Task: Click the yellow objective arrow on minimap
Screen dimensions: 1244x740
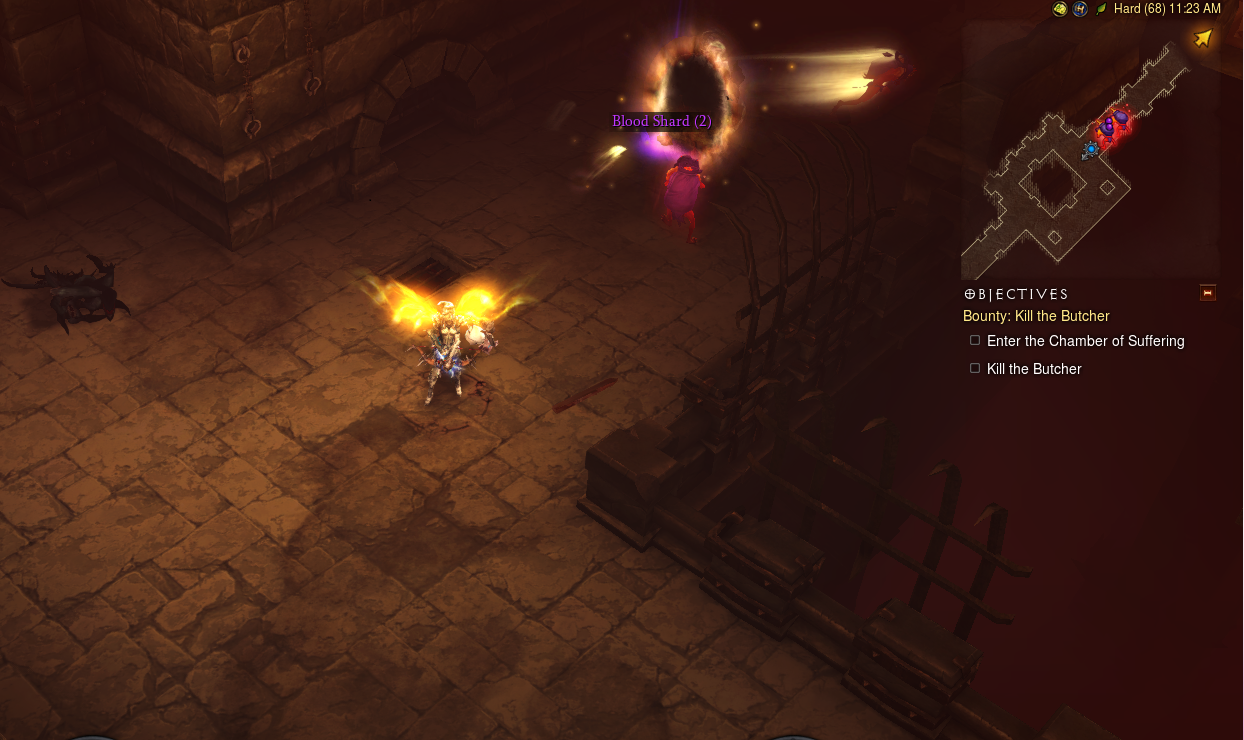Action: tap(1203, 38)
